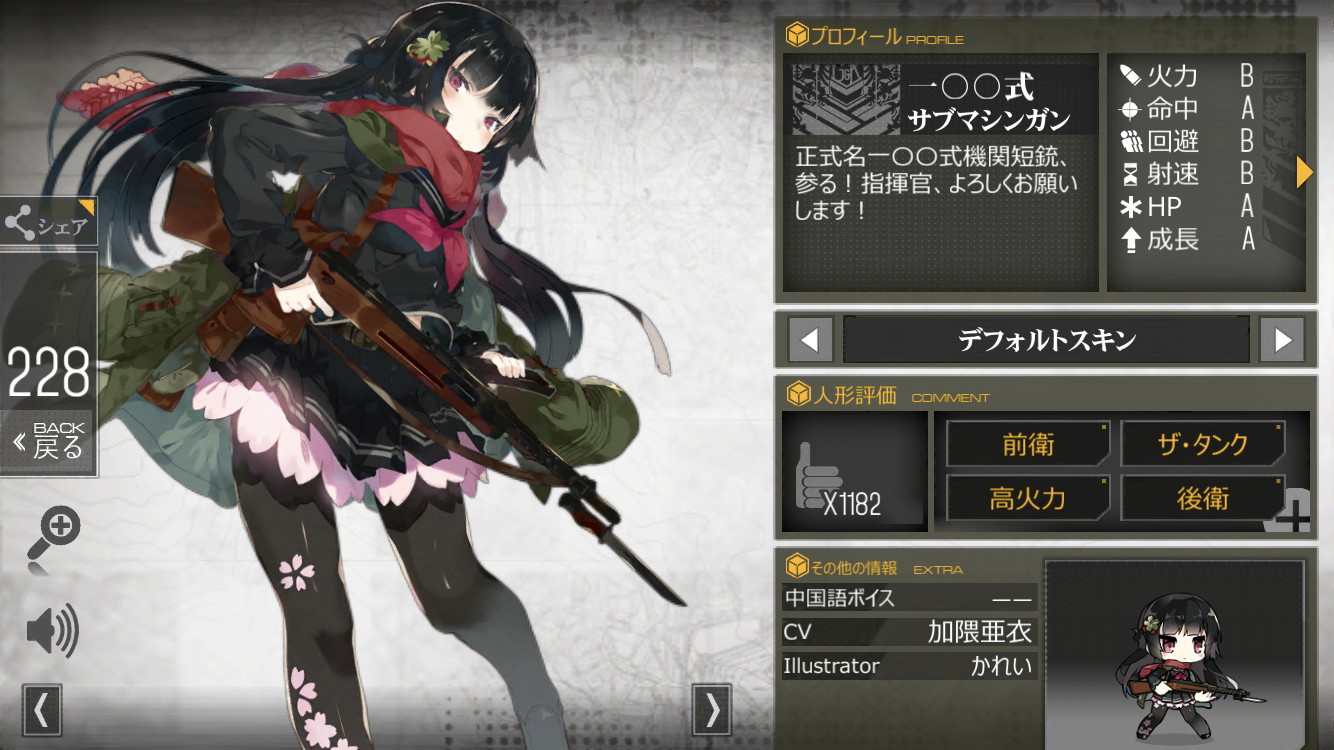Viewport: 1334px width, 750px height.
Task: Show the previous doll with the left bracket arrow
Action: (x=41, y=709)
